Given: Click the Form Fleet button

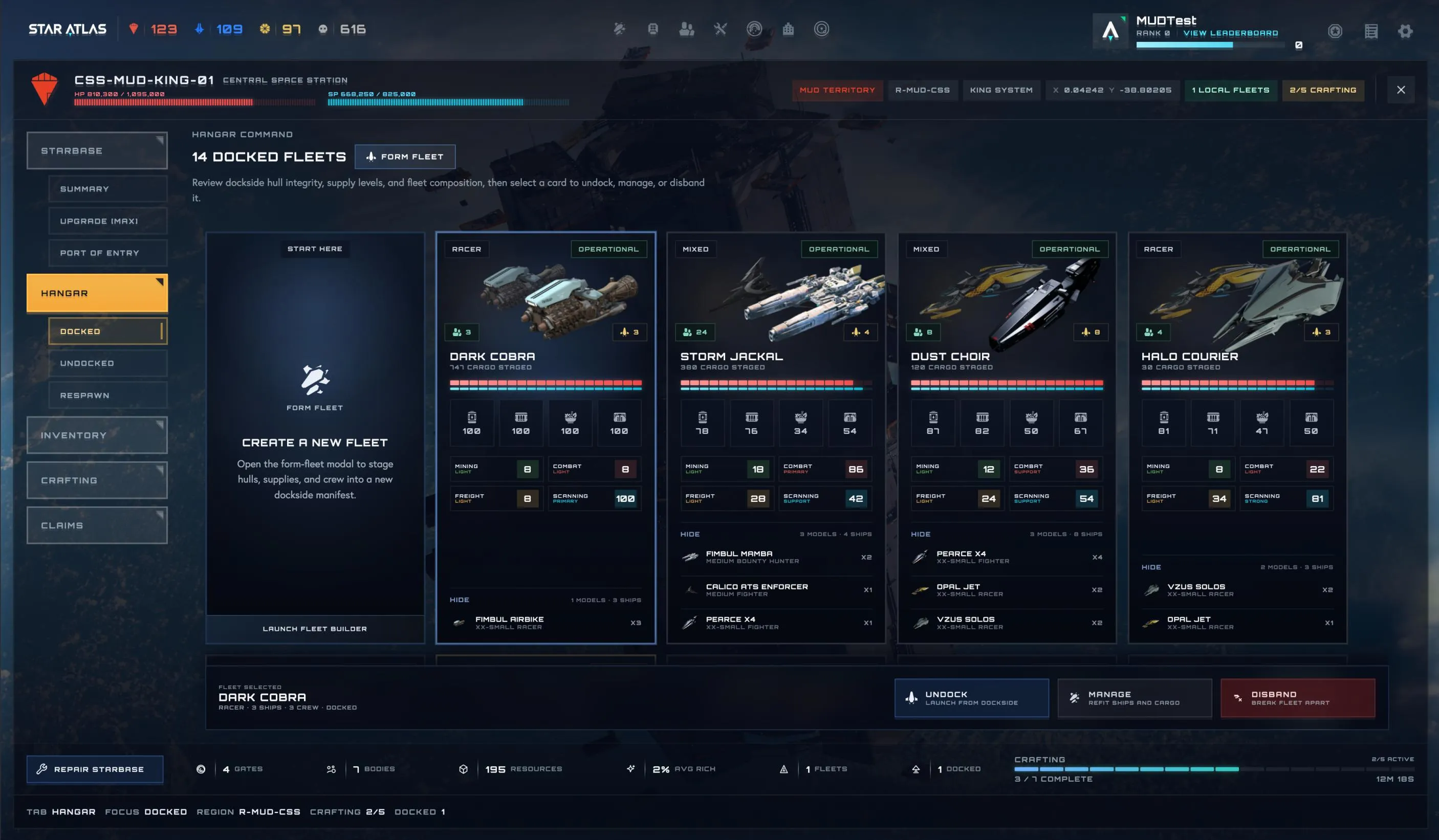Looking at the screenshot, I should coord(405,157).
